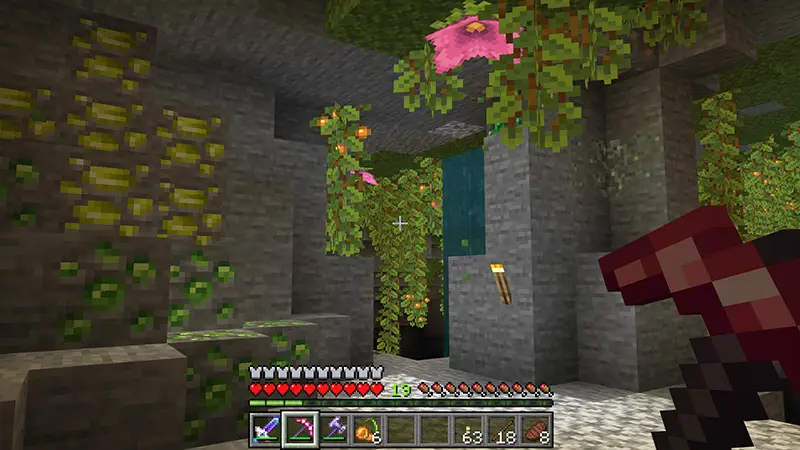Pick the hotbar stack of 63 torches

470,429
